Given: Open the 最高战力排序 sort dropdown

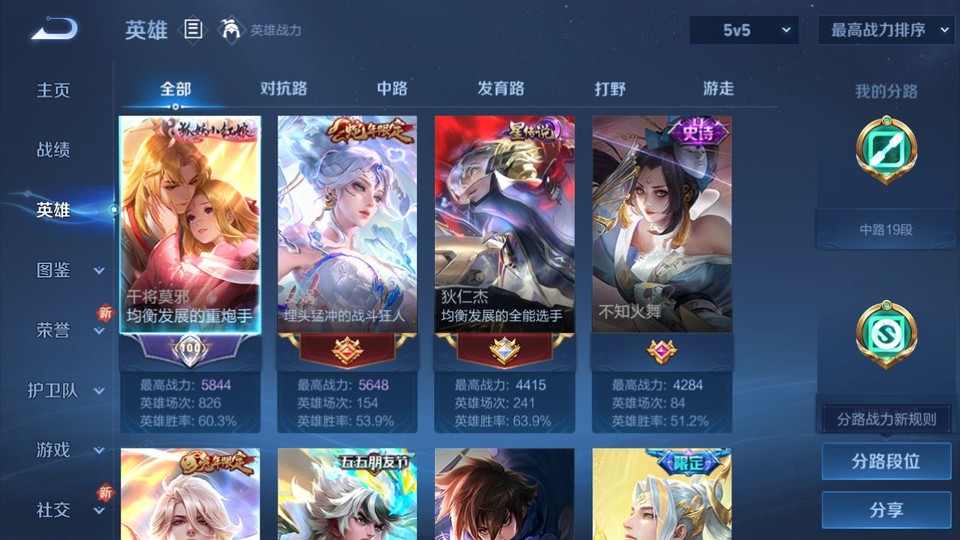Looking at the screenshot, I should point(886,30).
